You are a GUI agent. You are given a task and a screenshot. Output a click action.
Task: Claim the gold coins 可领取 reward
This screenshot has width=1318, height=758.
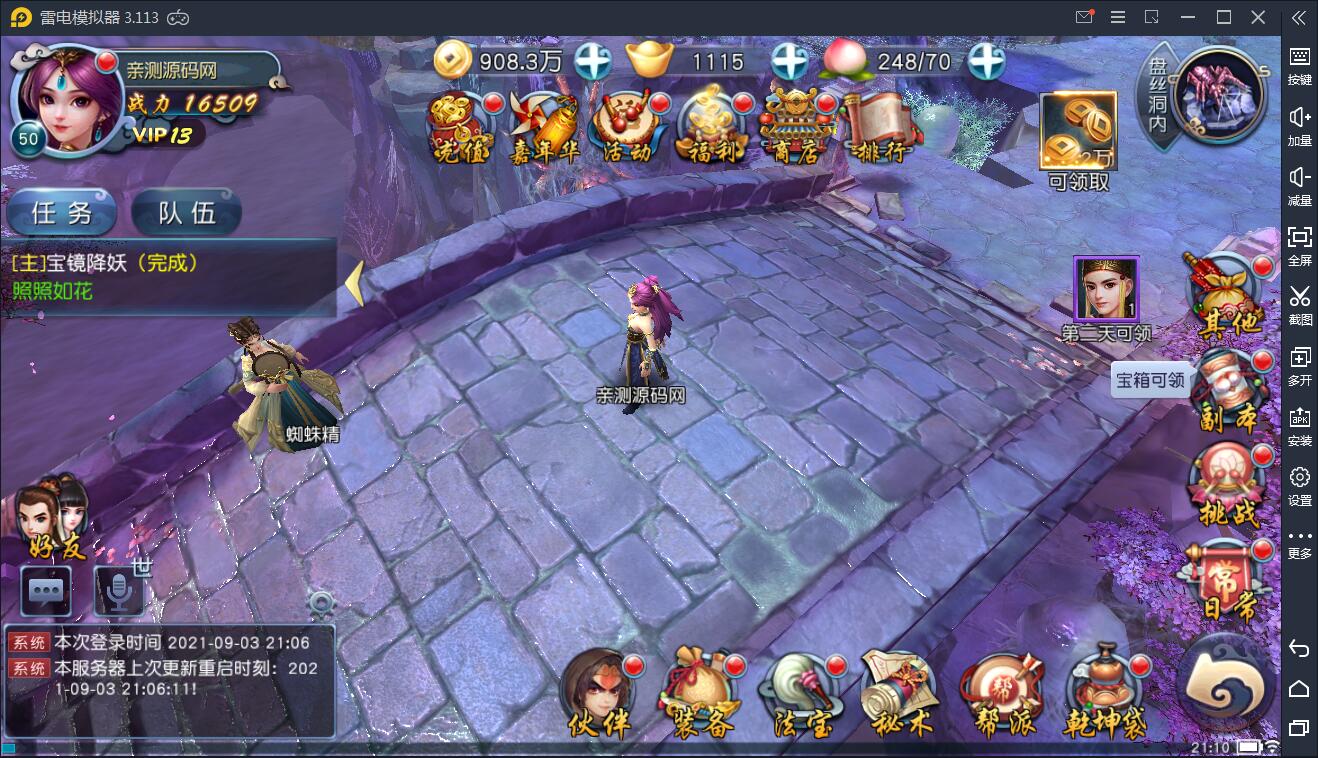click(1078, 140)
